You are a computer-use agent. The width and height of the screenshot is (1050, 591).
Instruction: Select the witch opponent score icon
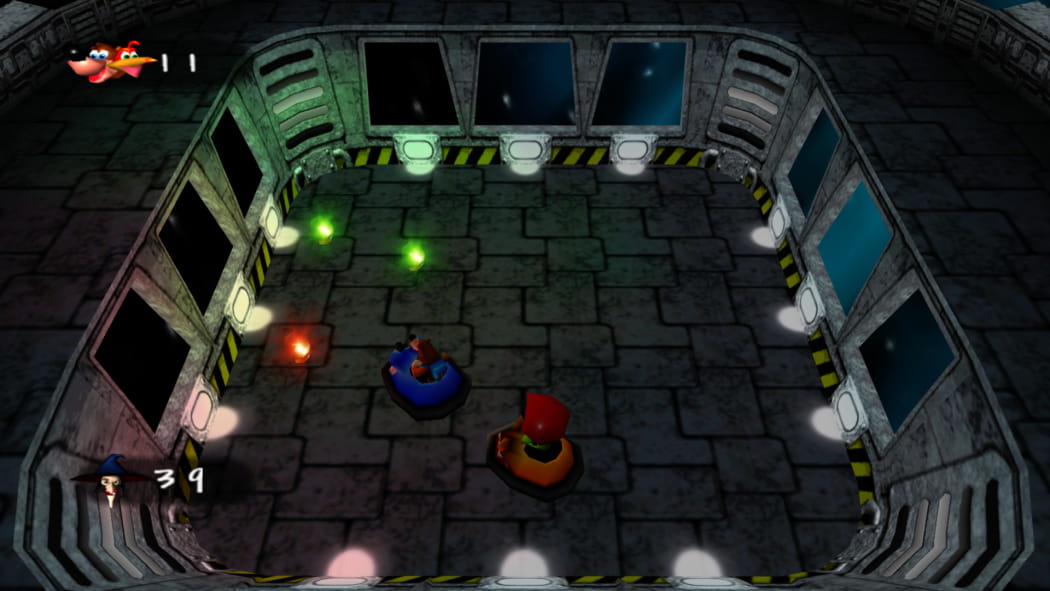[108, 479]
